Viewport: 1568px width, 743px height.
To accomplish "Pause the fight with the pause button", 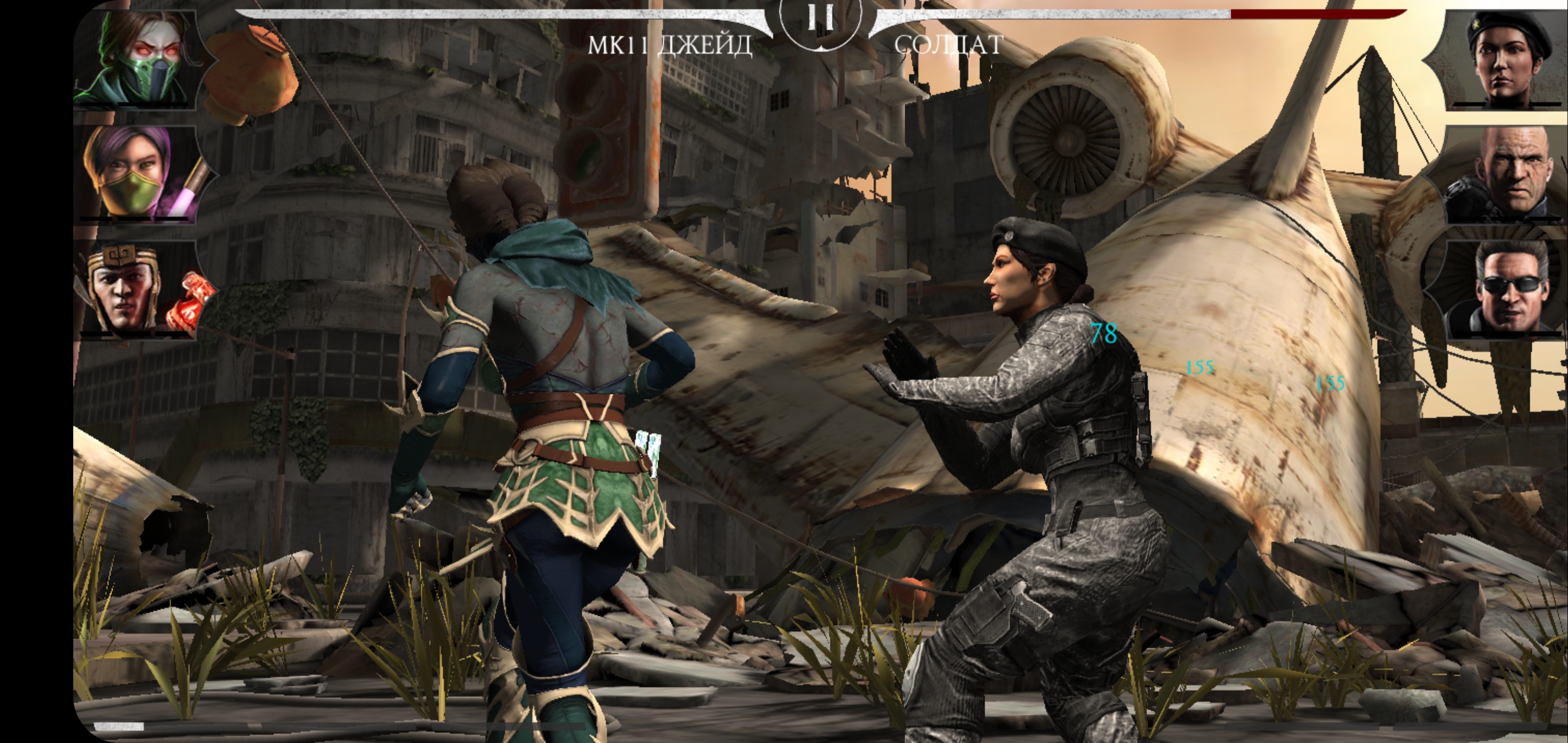I will (x=820, y=20).
